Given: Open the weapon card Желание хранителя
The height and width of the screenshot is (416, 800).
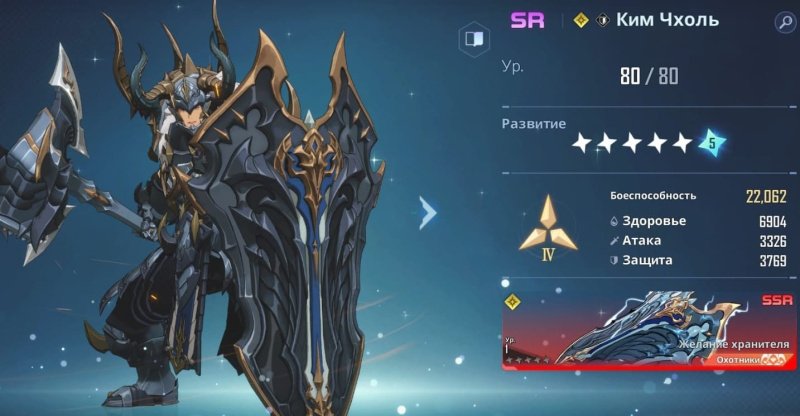Looking at the screenshot, I should [650, 330].
